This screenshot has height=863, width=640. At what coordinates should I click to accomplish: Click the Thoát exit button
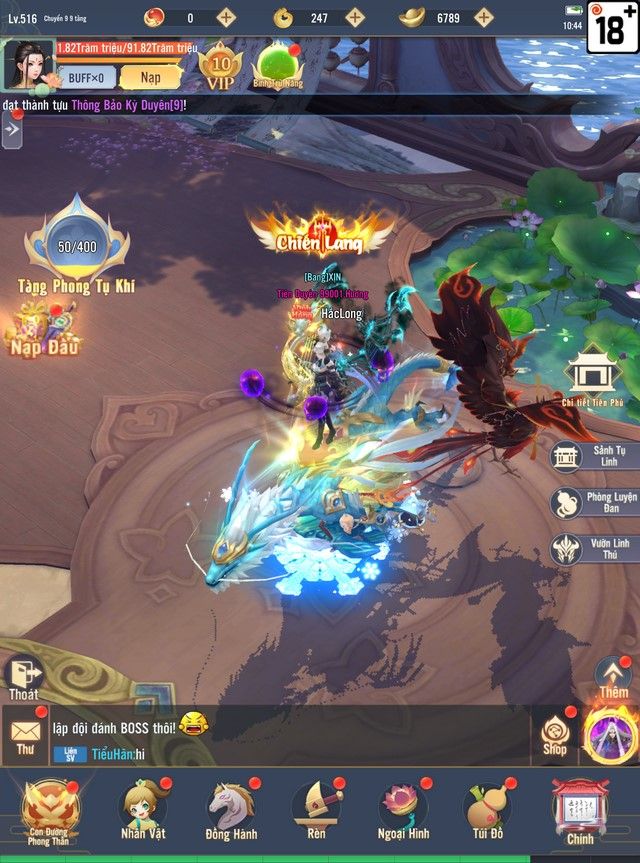(23, 677)
